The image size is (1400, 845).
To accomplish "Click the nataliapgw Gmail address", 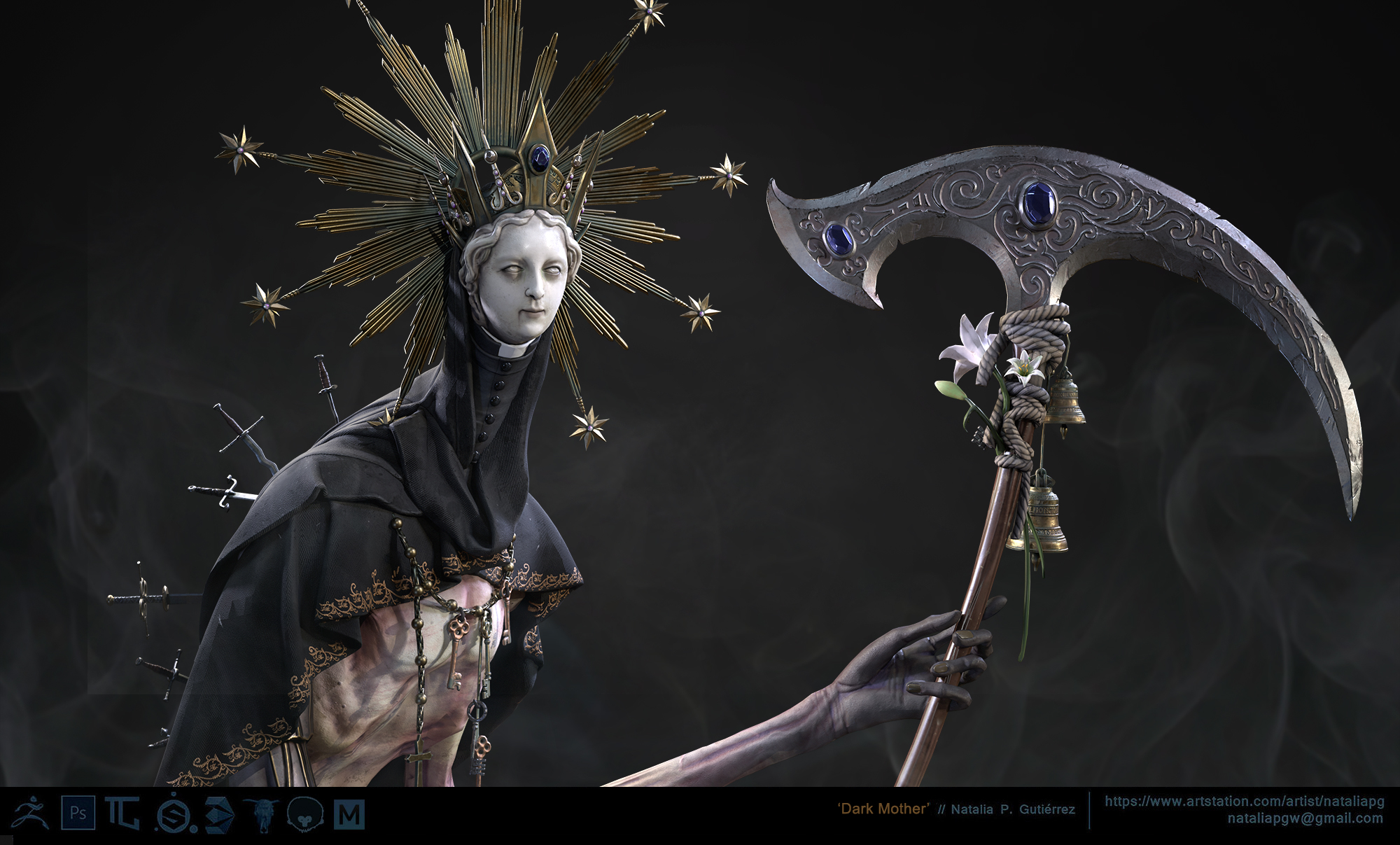I will click(1305, 818).
